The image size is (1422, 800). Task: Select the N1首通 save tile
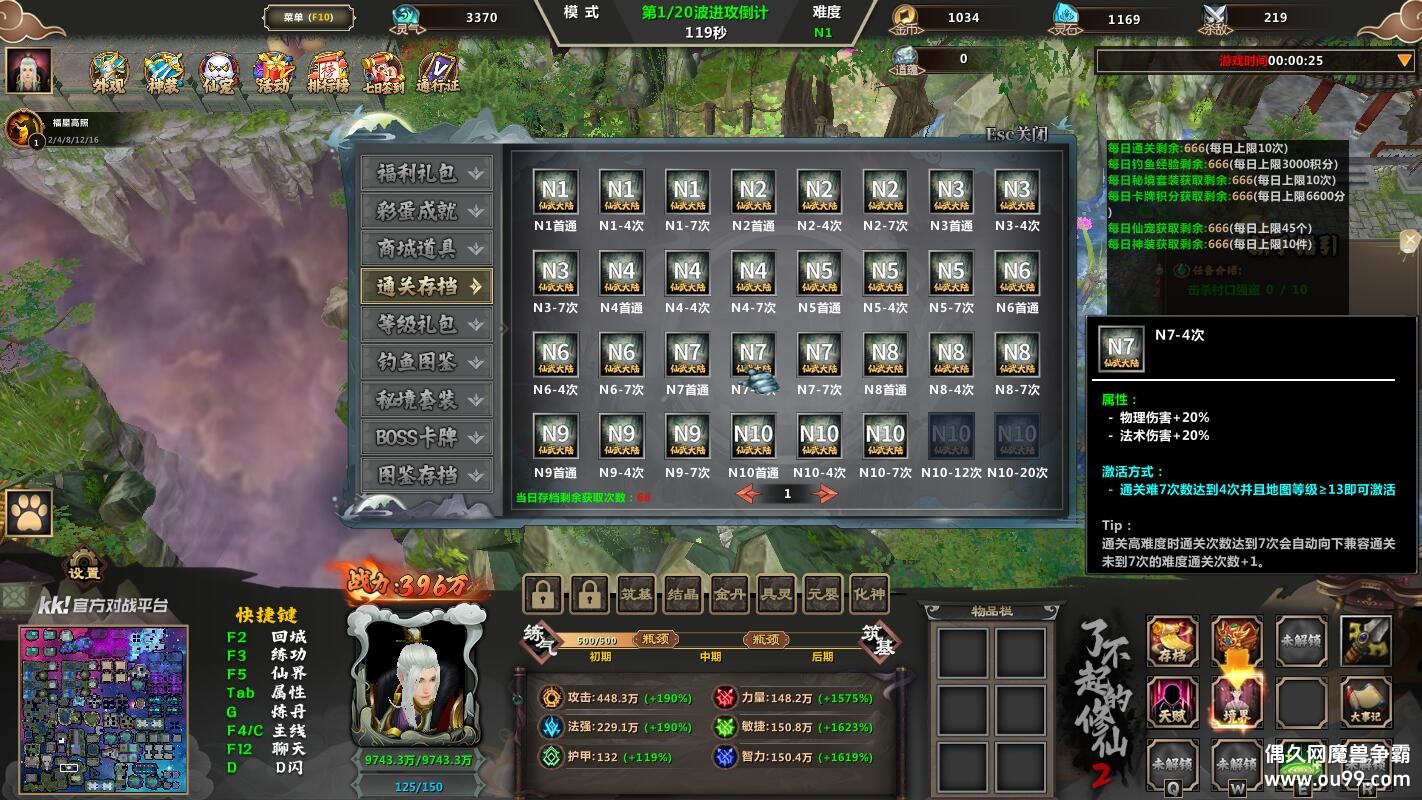[x=555, y=192]
